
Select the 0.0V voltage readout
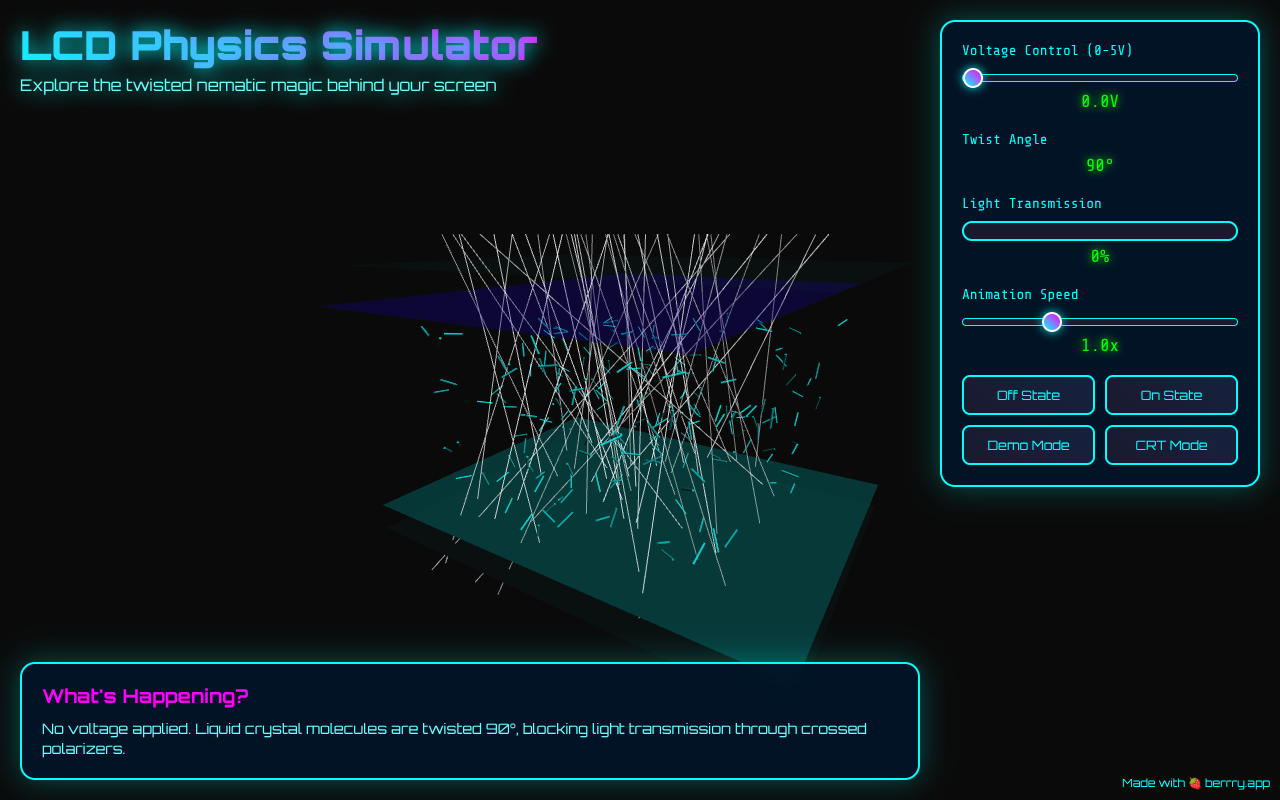pos(1099,101)
